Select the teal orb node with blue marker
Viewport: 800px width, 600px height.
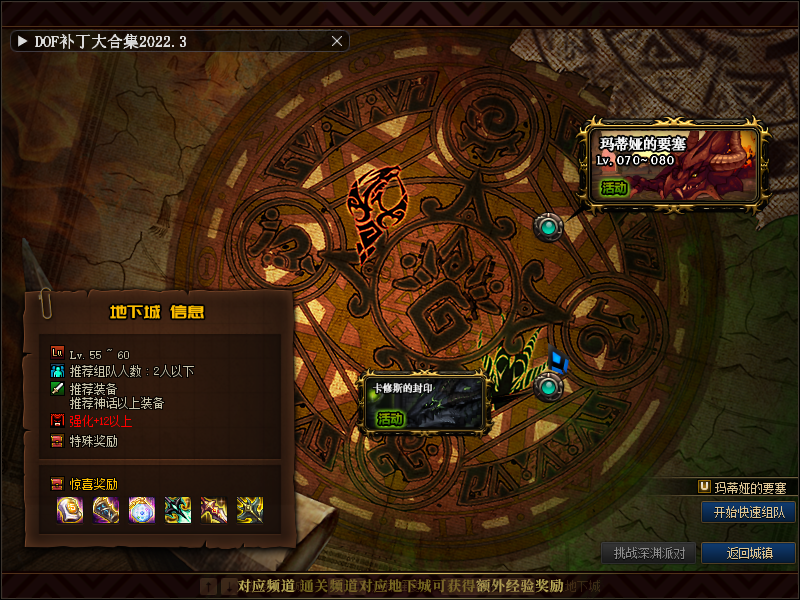(x=547, y=385)
